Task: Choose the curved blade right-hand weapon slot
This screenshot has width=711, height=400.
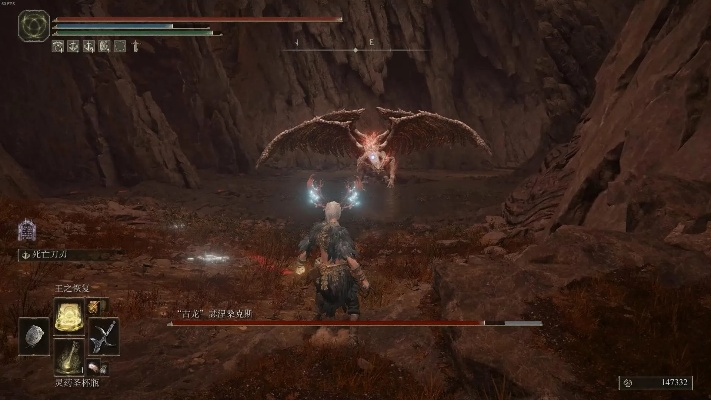Action: tap(103, 336)
